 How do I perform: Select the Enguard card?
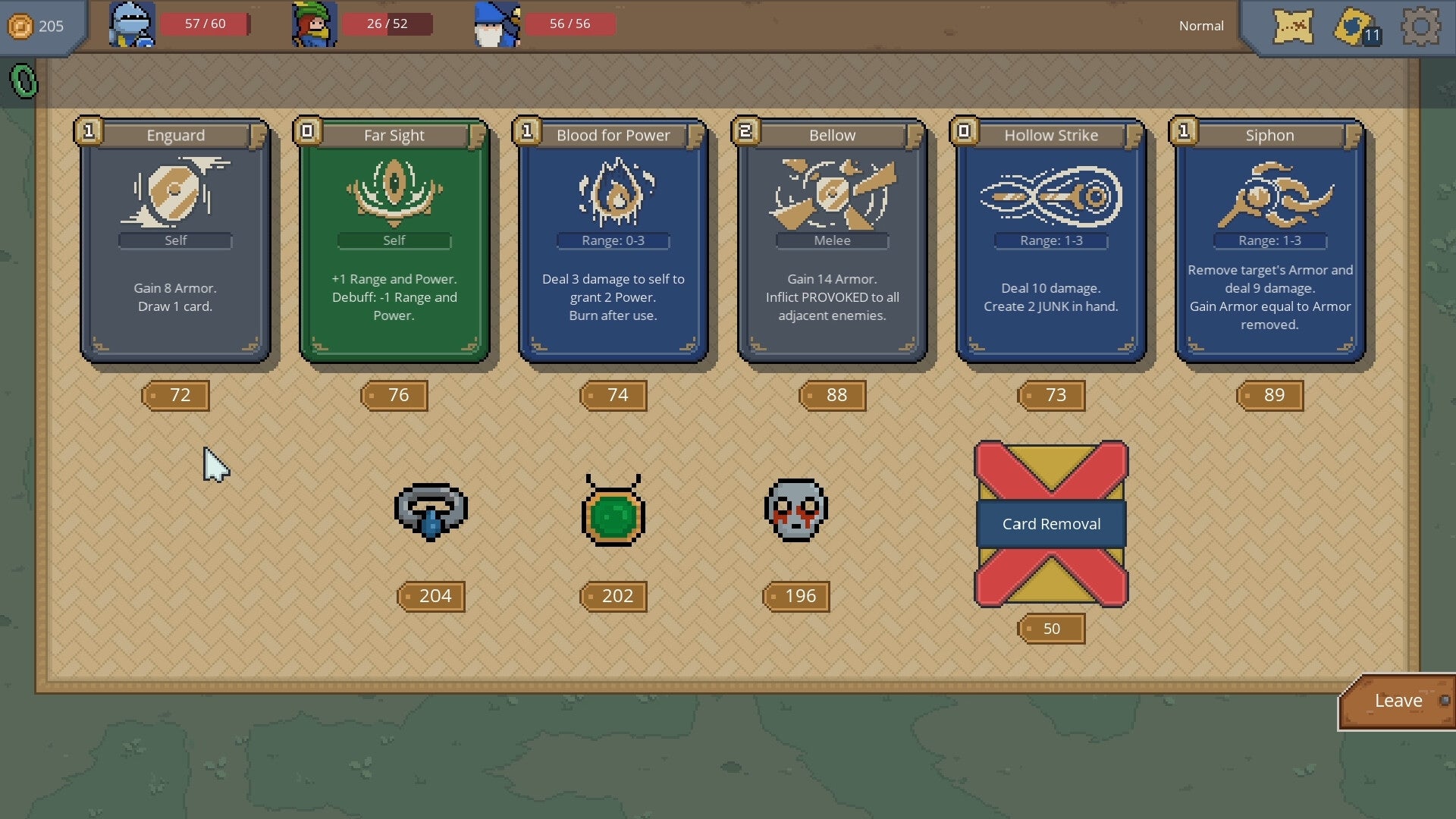(175, 239)
